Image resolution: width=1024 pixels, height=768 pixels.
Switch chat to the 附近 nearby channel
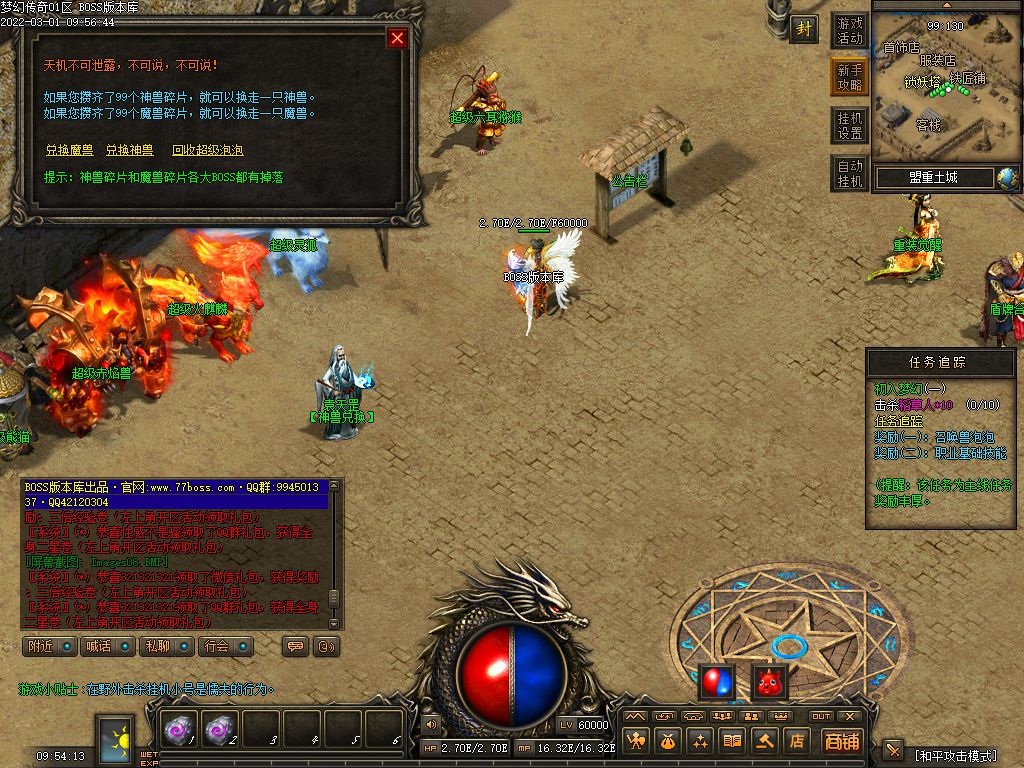point(49,646)
